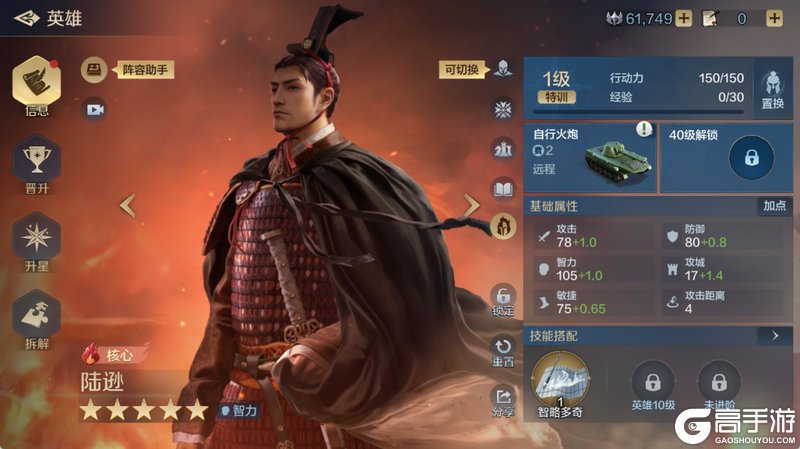This screenshot has width=800, height=449.
Task: Select the 自行火炮 artillery unit card
Action: tap(591, 157)
